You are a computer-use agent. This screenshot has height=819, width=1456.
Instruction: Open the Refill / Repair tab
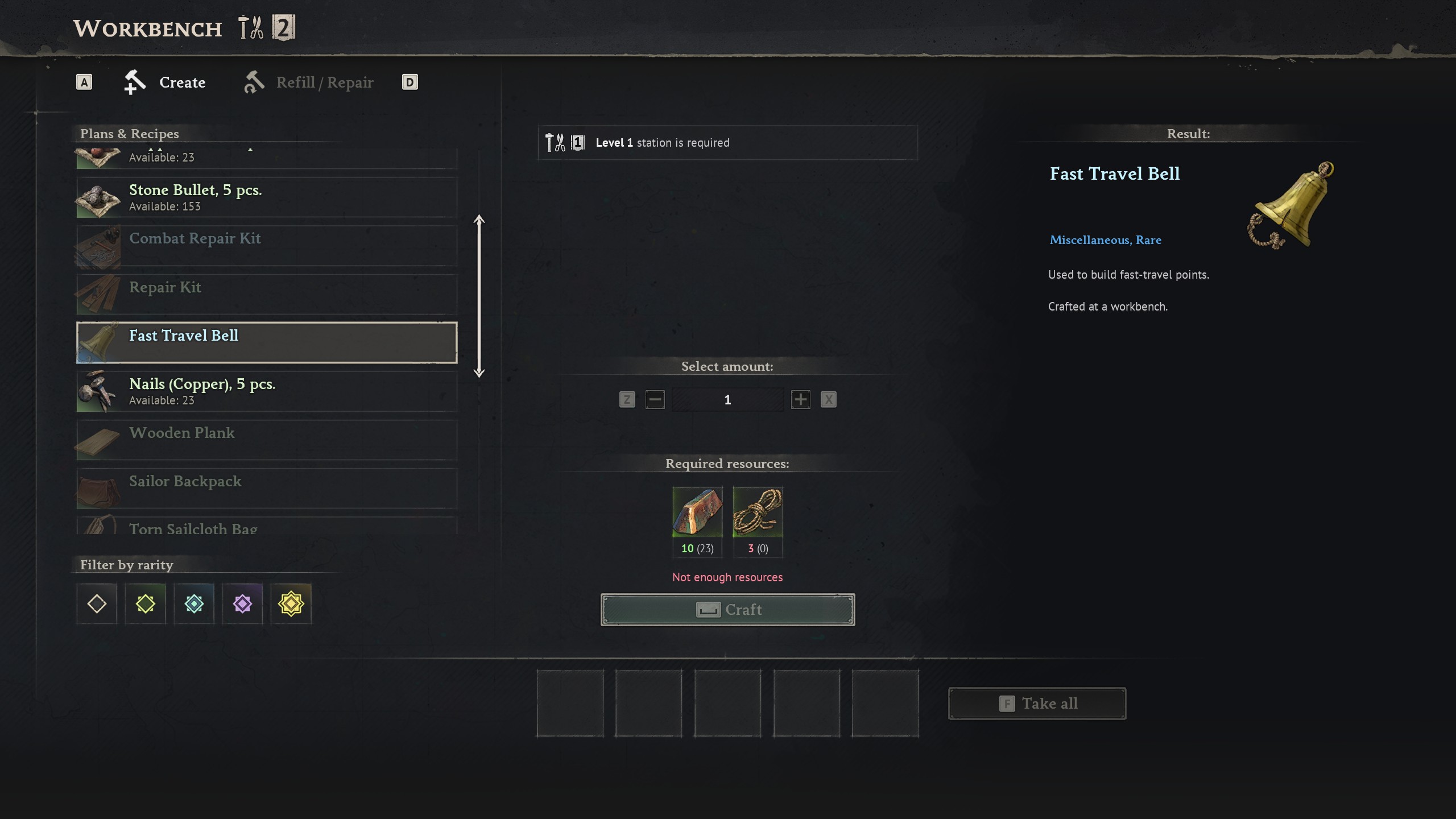(309, 82)
